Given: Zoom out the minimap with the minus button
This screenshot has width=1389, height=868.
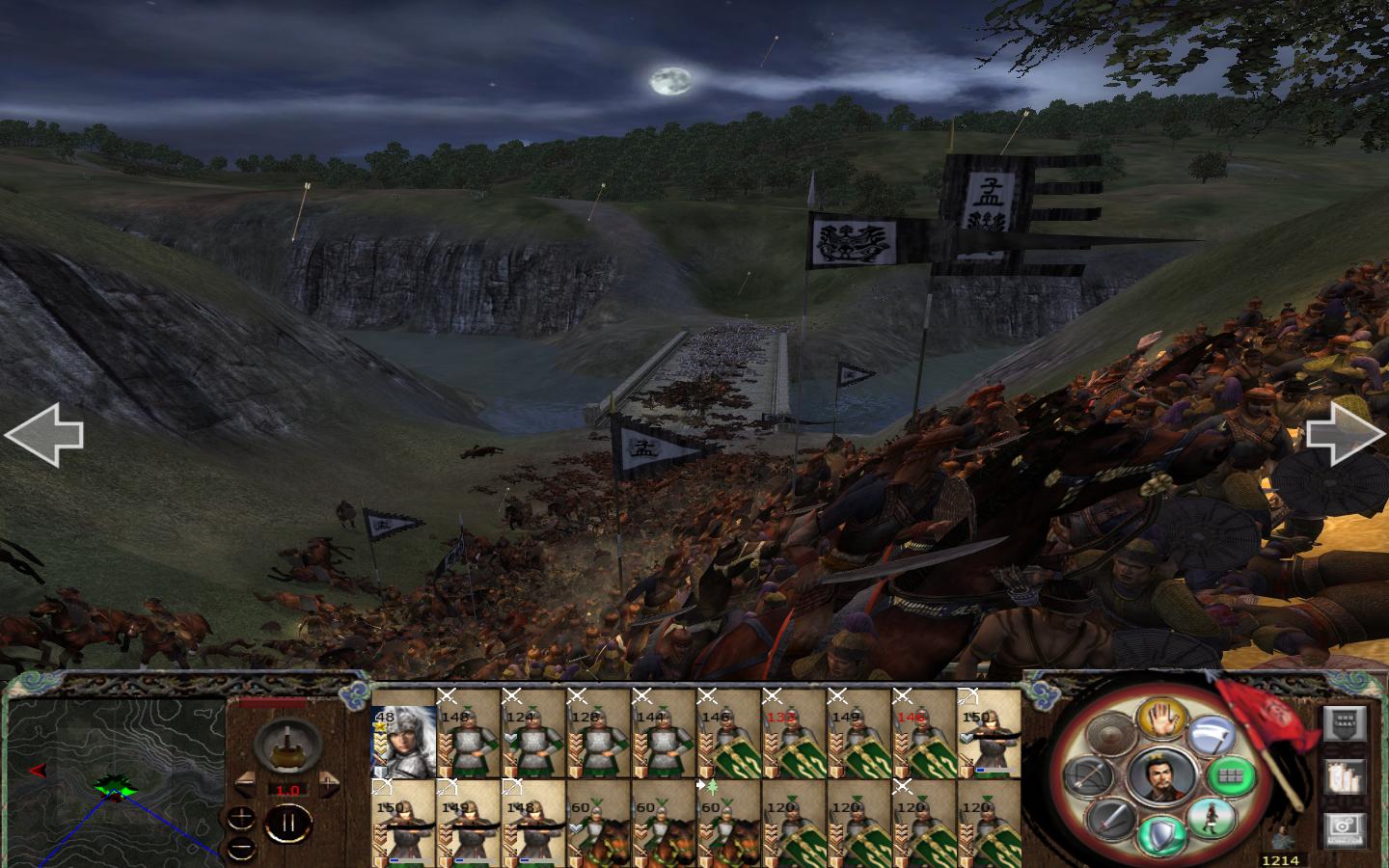Looking at the screenshot, I should [241, 849].
